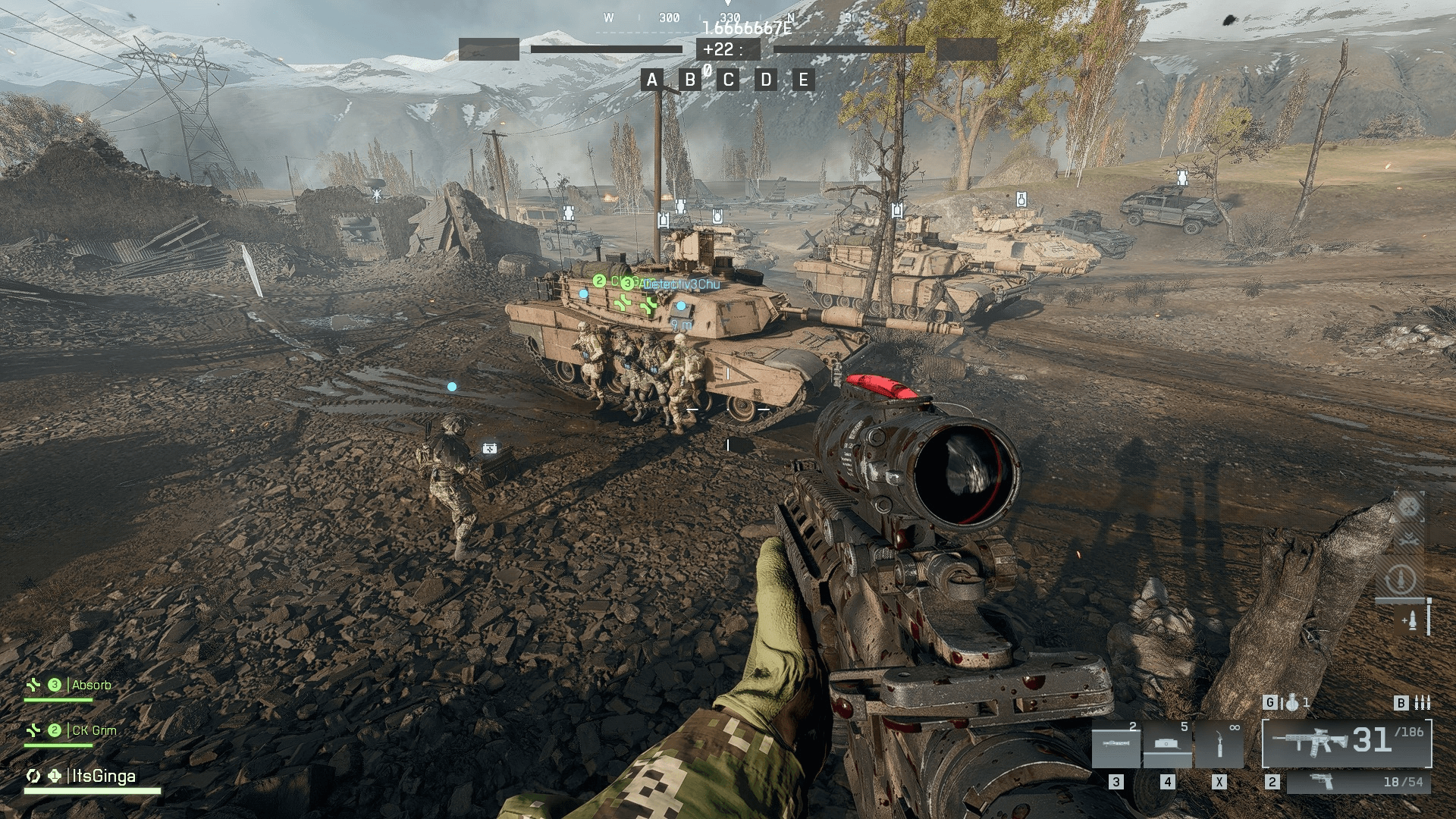1456x819 pixels.
Task: Toggle the fire mode bullets icon
Action: 1423,703
